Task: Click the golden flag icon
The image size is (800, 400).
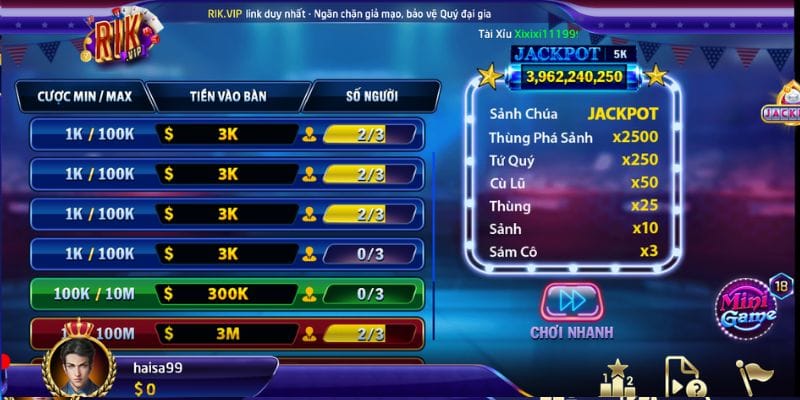Action: click(x=752, y=378)
